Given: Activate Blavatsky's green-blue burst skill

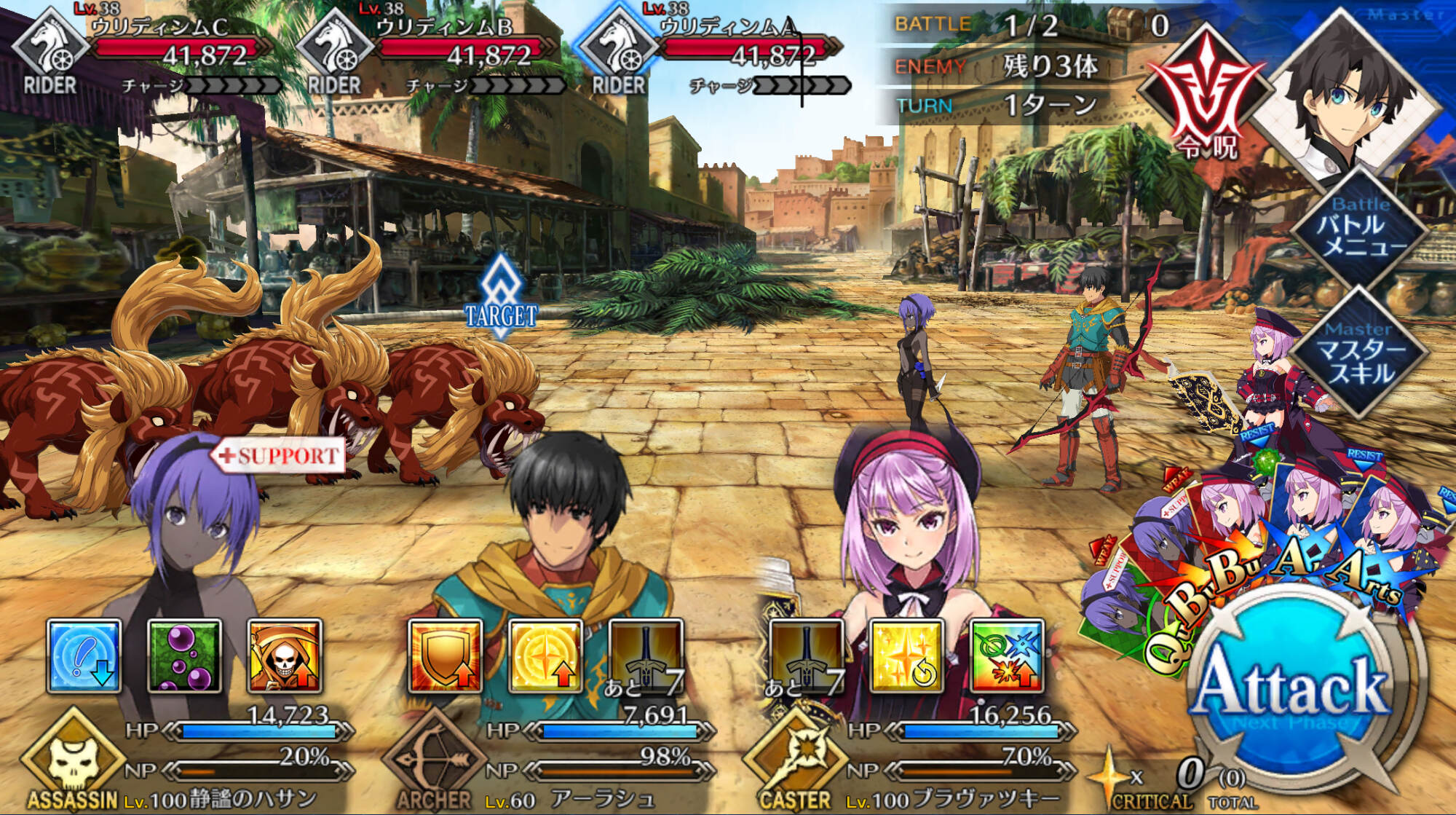Looking at the screenshot, I should 1007,655.
